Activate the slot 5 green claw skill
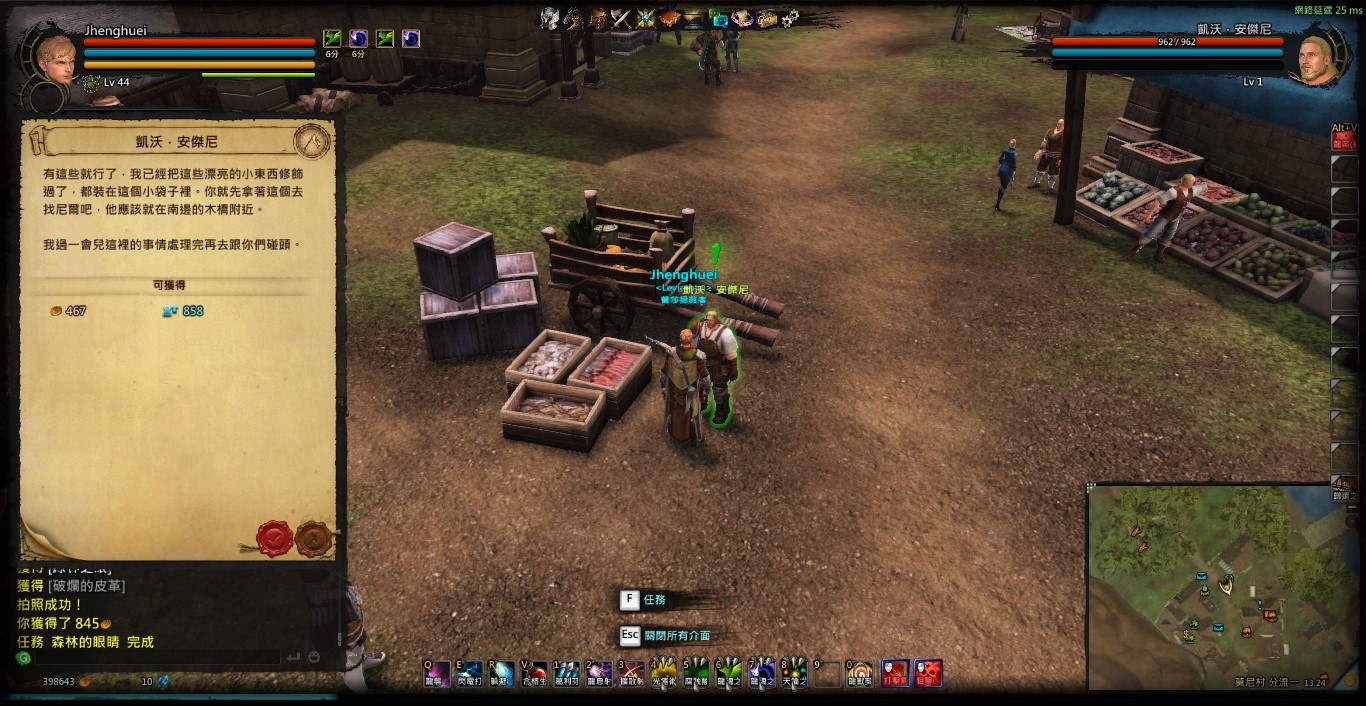The image size is (1366, 706). click(697, 673)
